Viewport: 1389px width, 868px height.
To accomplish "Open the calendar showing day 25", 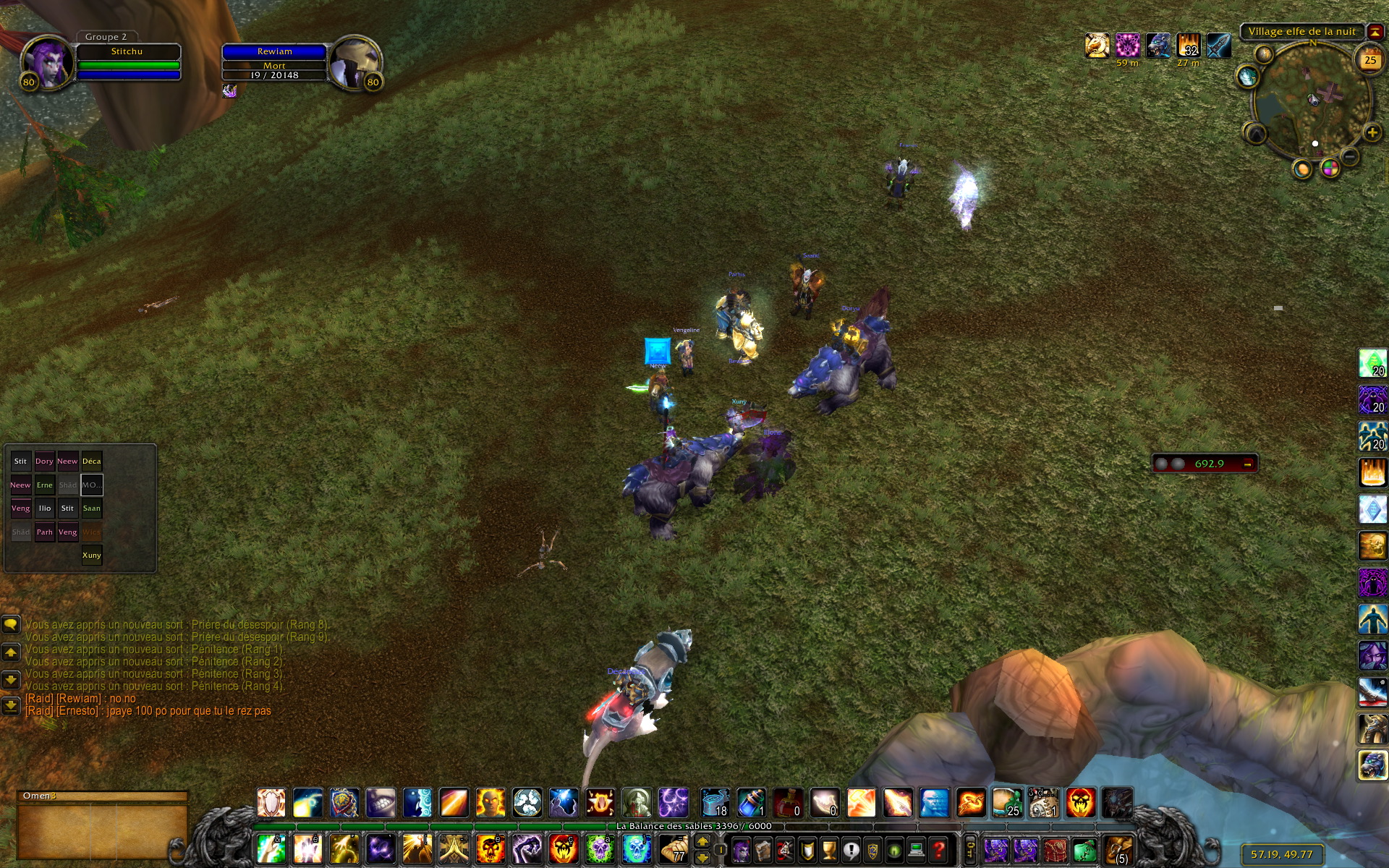I will (1369, 61).
